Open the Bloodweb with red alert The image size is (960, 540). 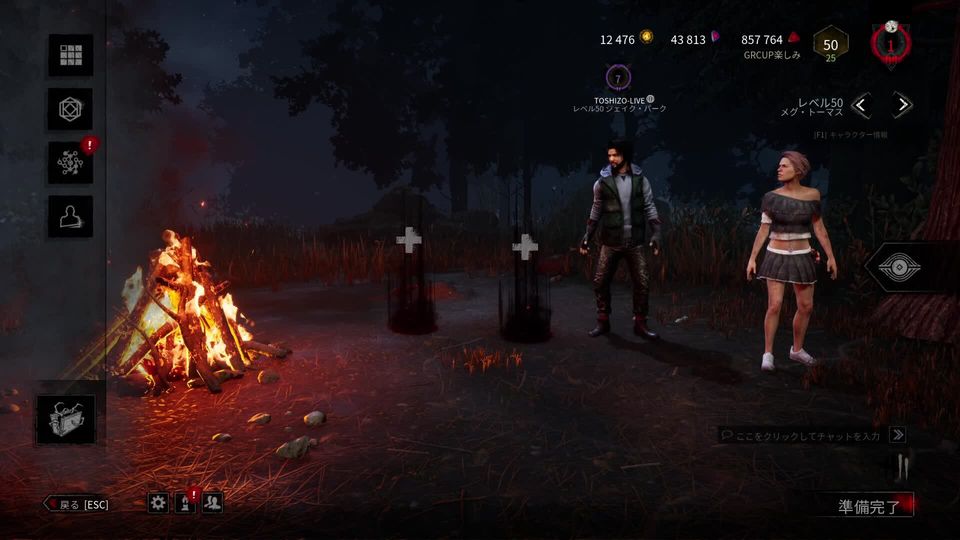coord(70,163)
